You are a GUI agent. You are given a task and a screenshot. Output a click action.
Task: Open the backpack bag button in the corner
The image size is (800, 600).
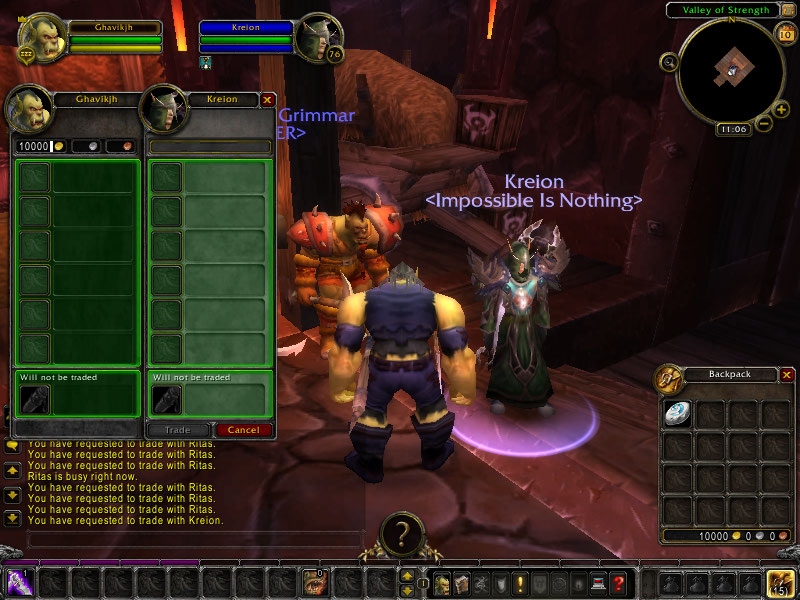tap(780, 583)
